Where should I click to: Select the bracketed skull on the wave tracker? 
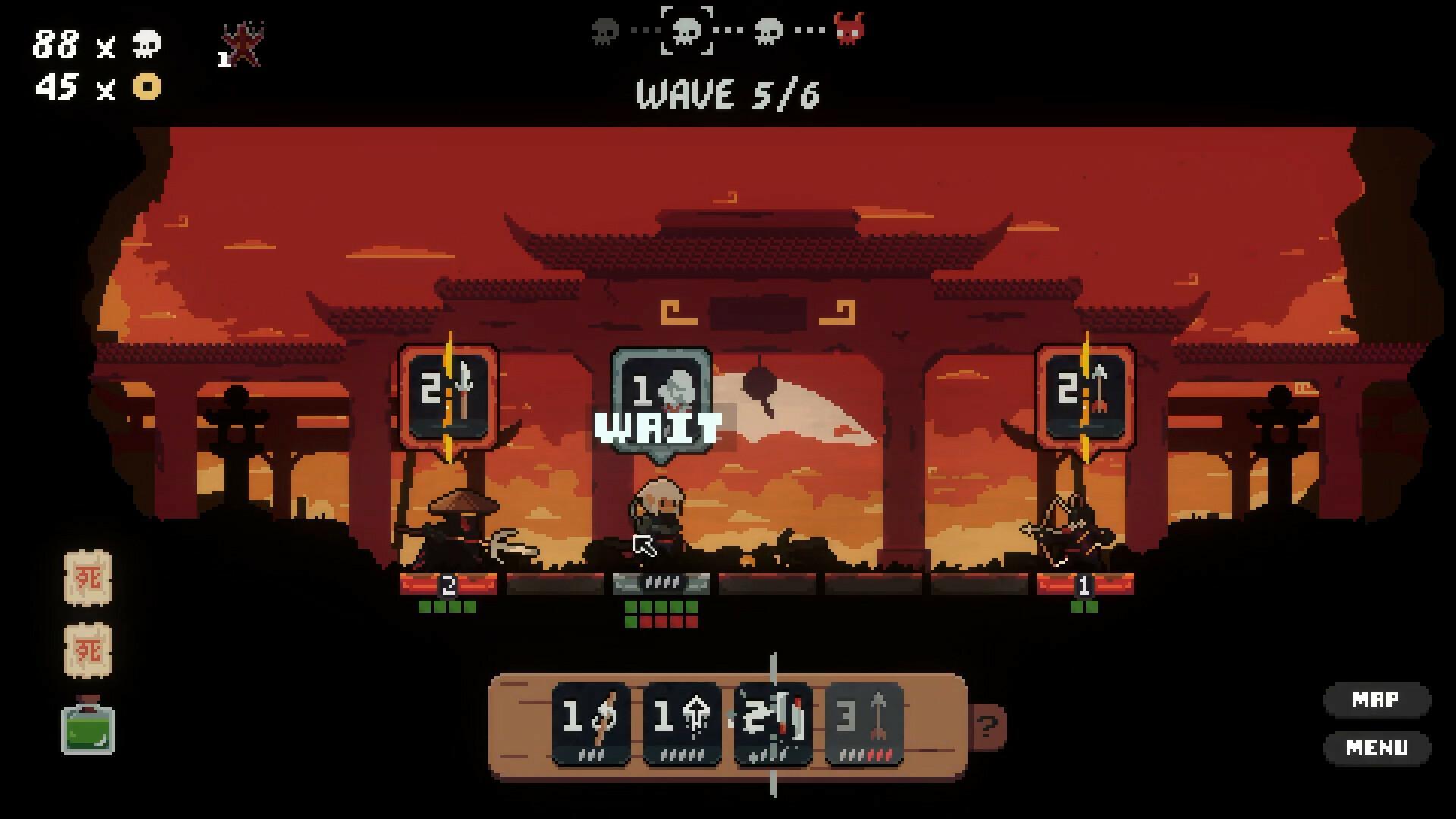(686, 29)
